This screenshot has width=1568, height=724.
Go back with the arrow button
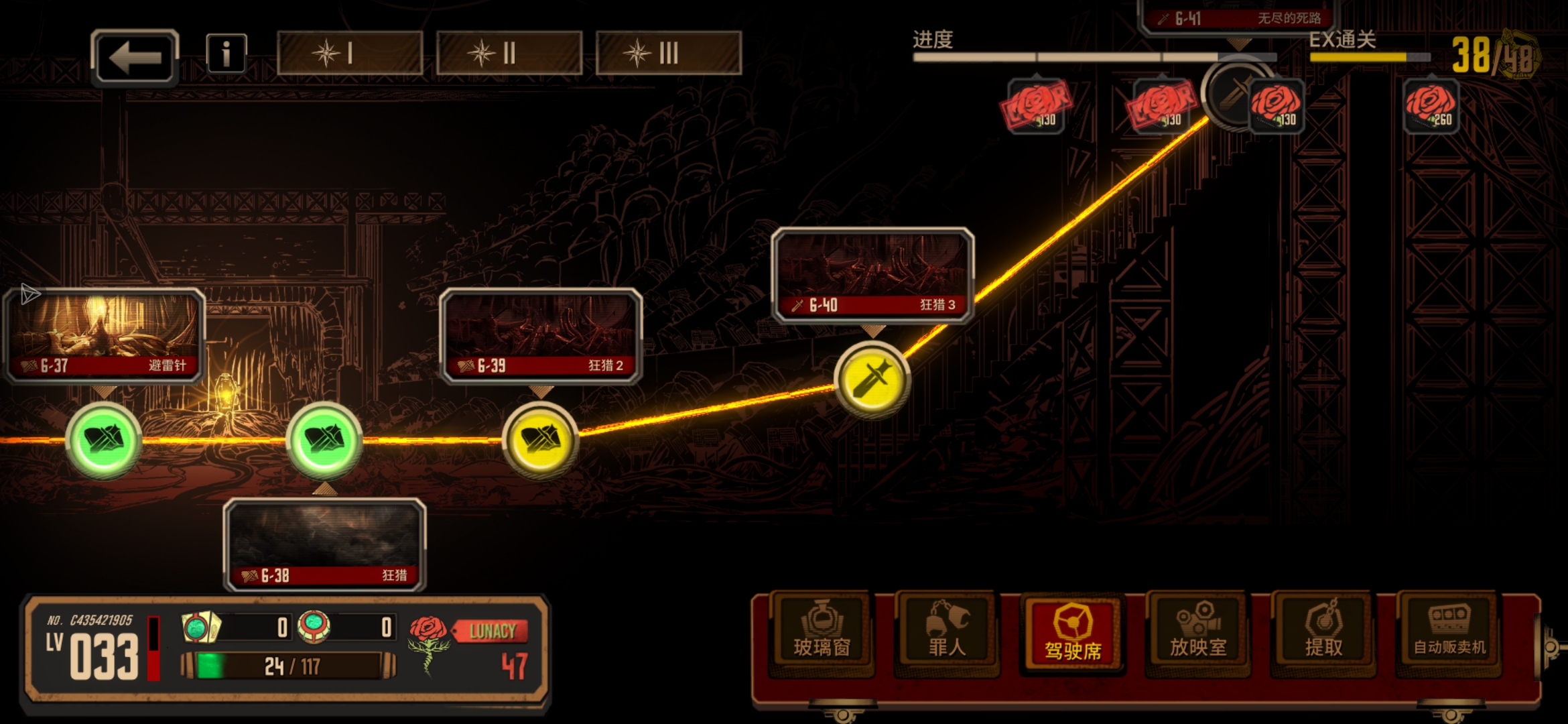pyautogui.click(x=135, y=58)
